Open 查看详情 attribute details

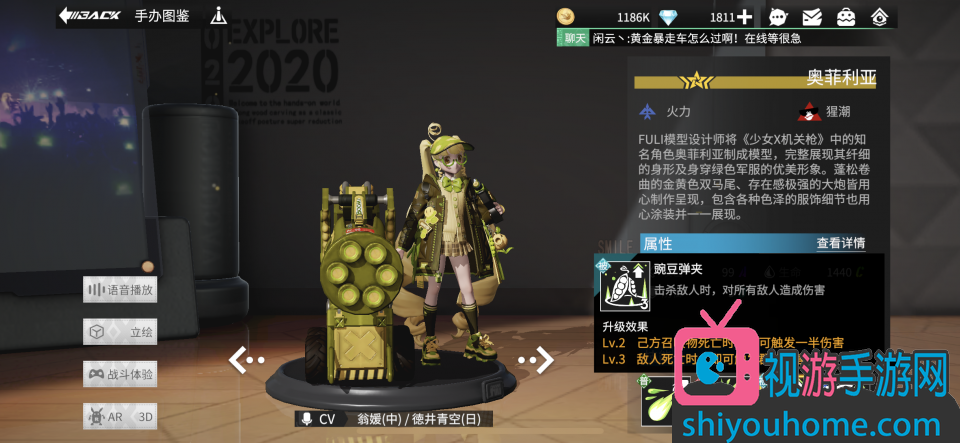840,243
